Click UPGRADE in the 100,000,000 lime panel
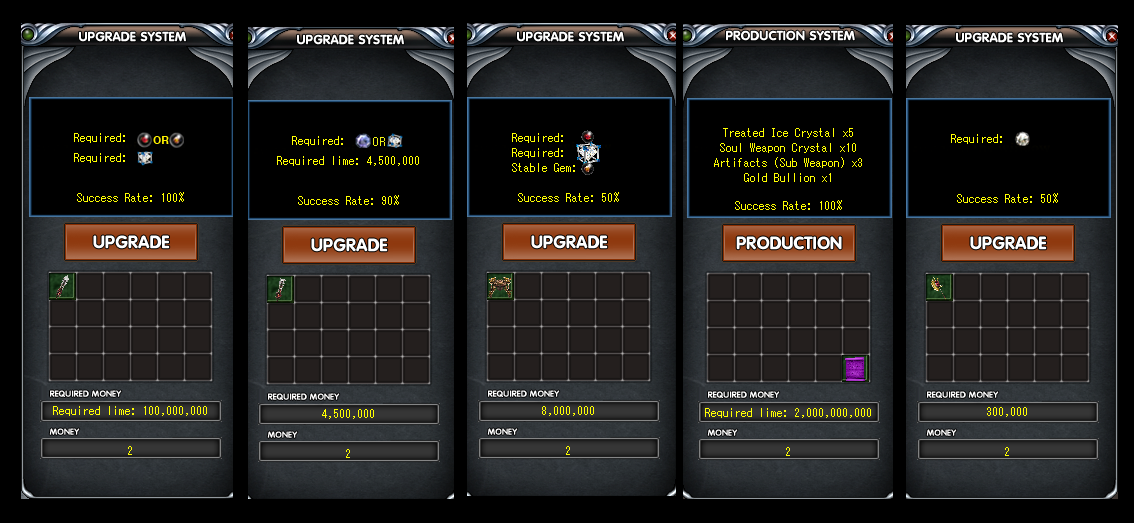 pos(131,242)
